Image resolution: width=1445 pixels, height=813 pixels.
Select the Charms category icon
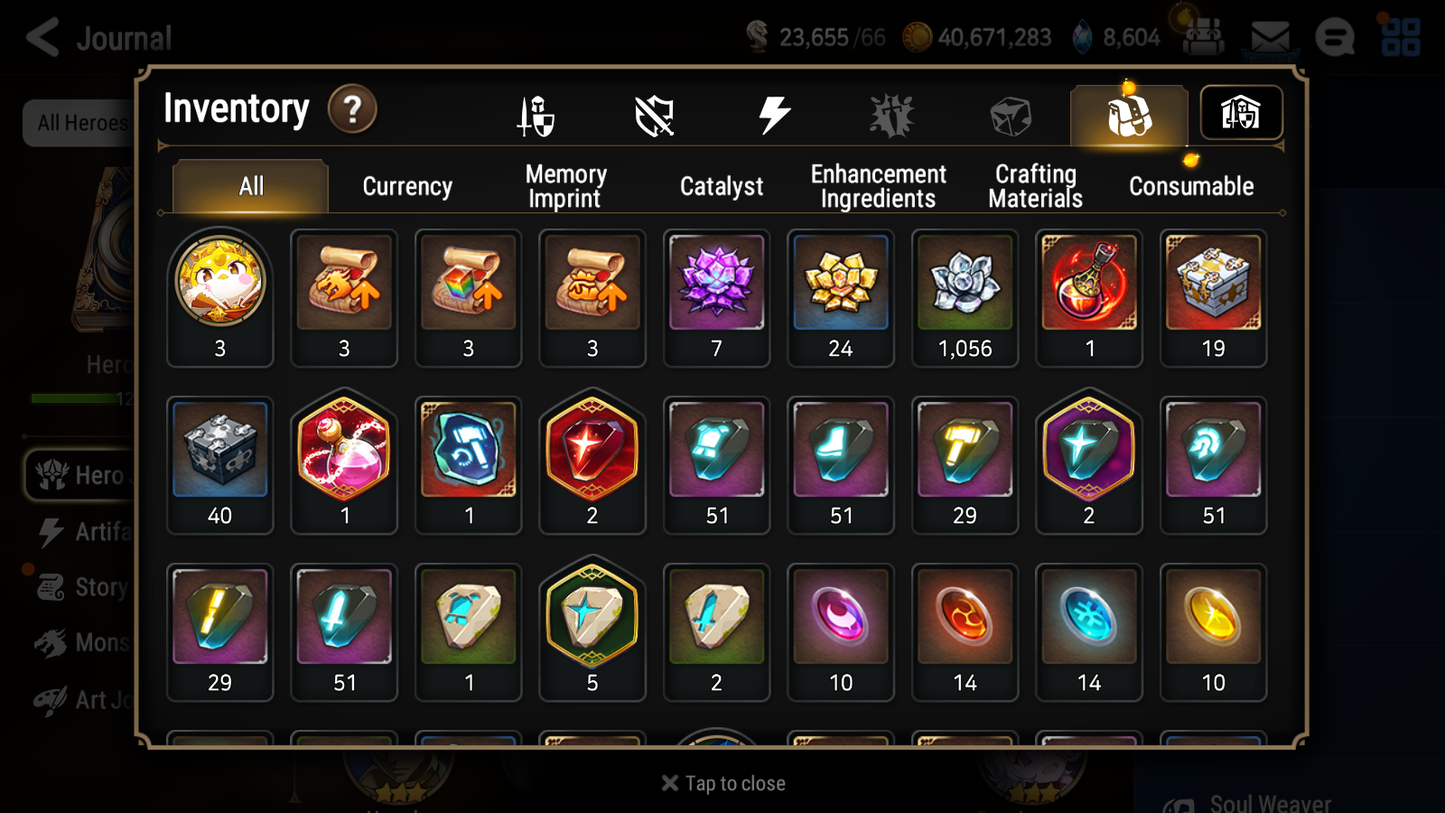(891, 113)
